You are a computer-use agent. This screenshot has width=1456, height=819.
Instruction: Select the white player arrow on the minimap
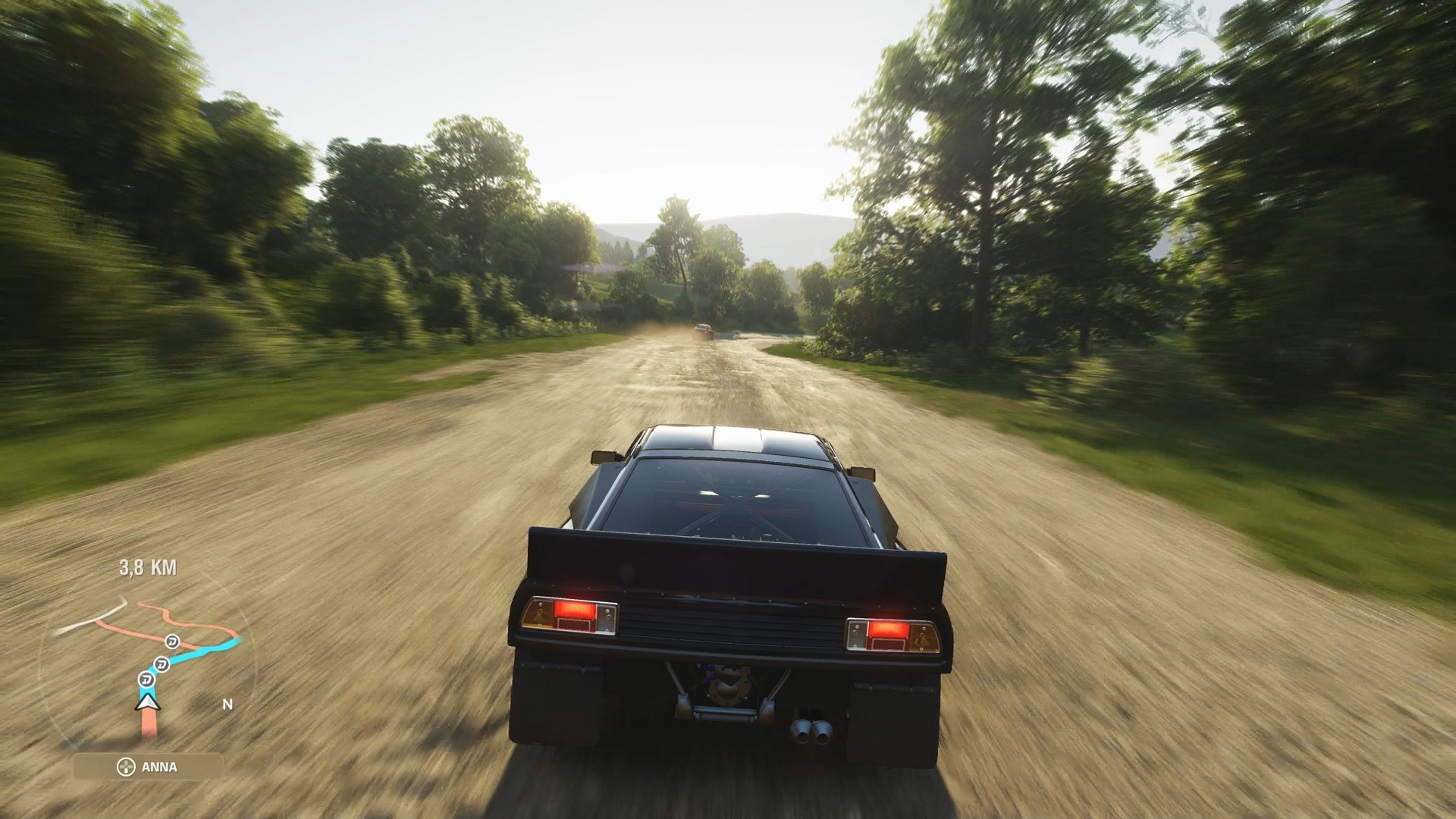147,703
